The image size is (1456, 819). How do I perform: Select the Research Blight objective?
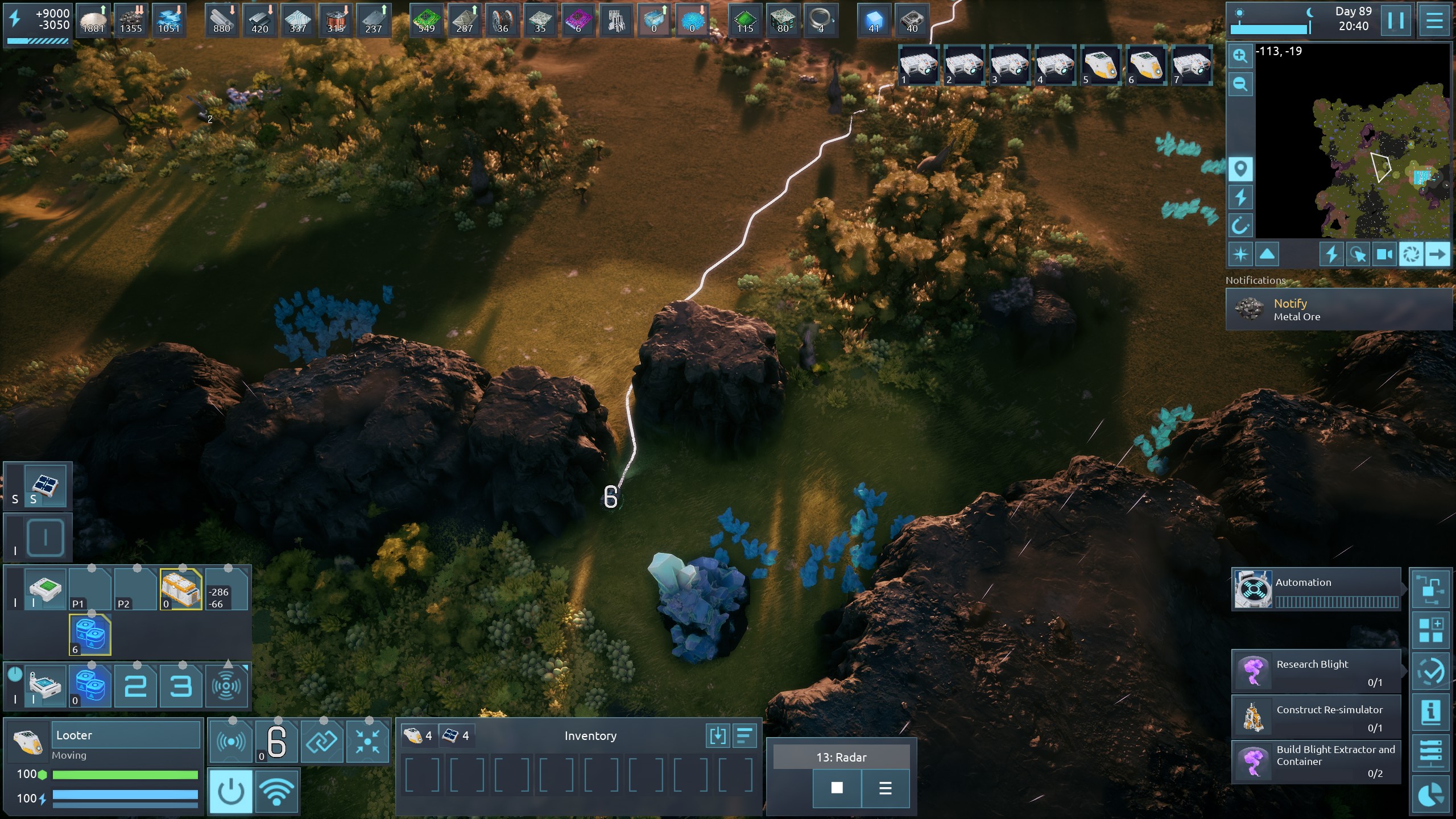[1316, 671]
